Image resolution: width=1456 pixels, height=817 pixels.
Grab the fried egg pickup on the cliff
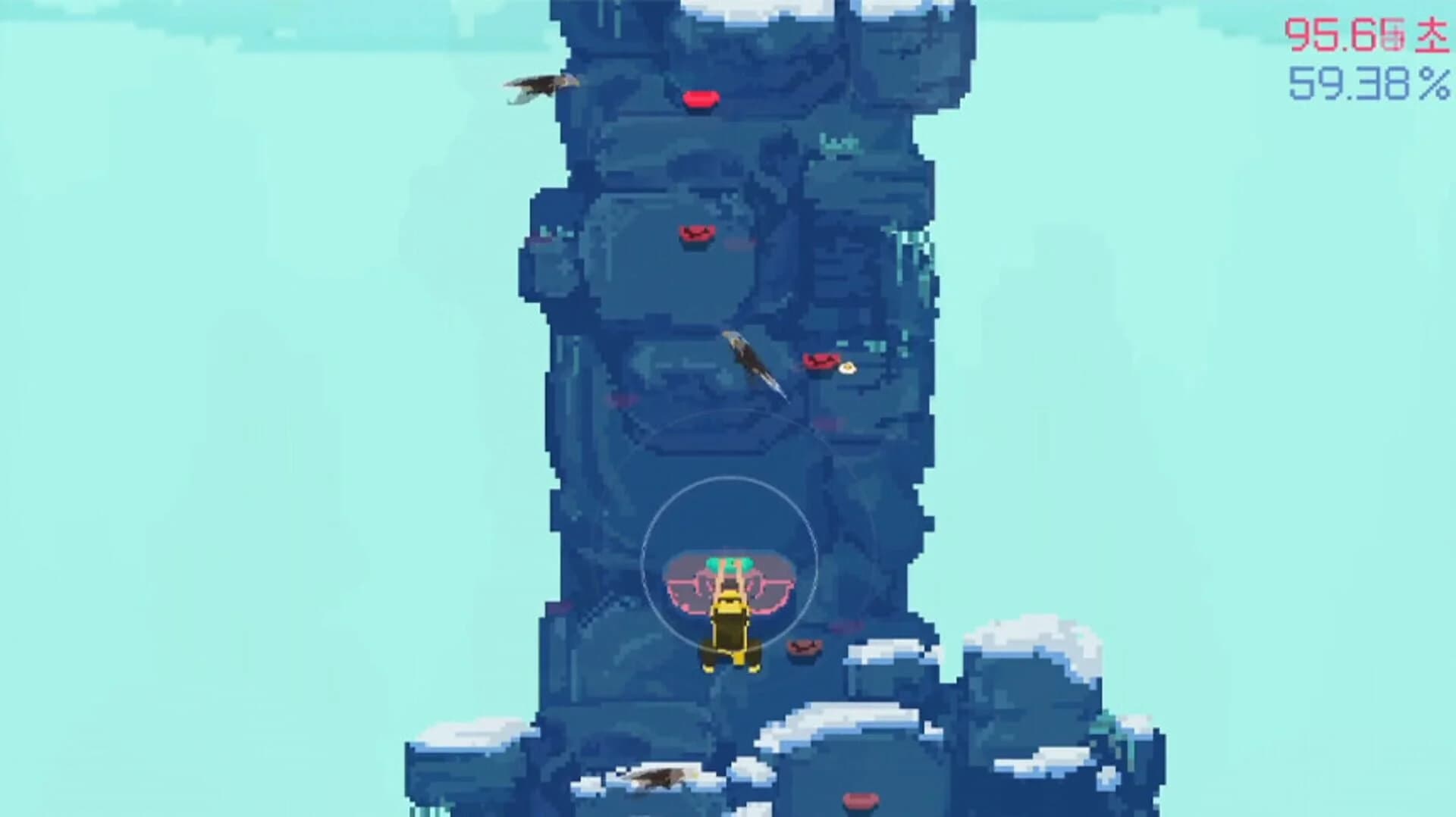tap(849, 366)
